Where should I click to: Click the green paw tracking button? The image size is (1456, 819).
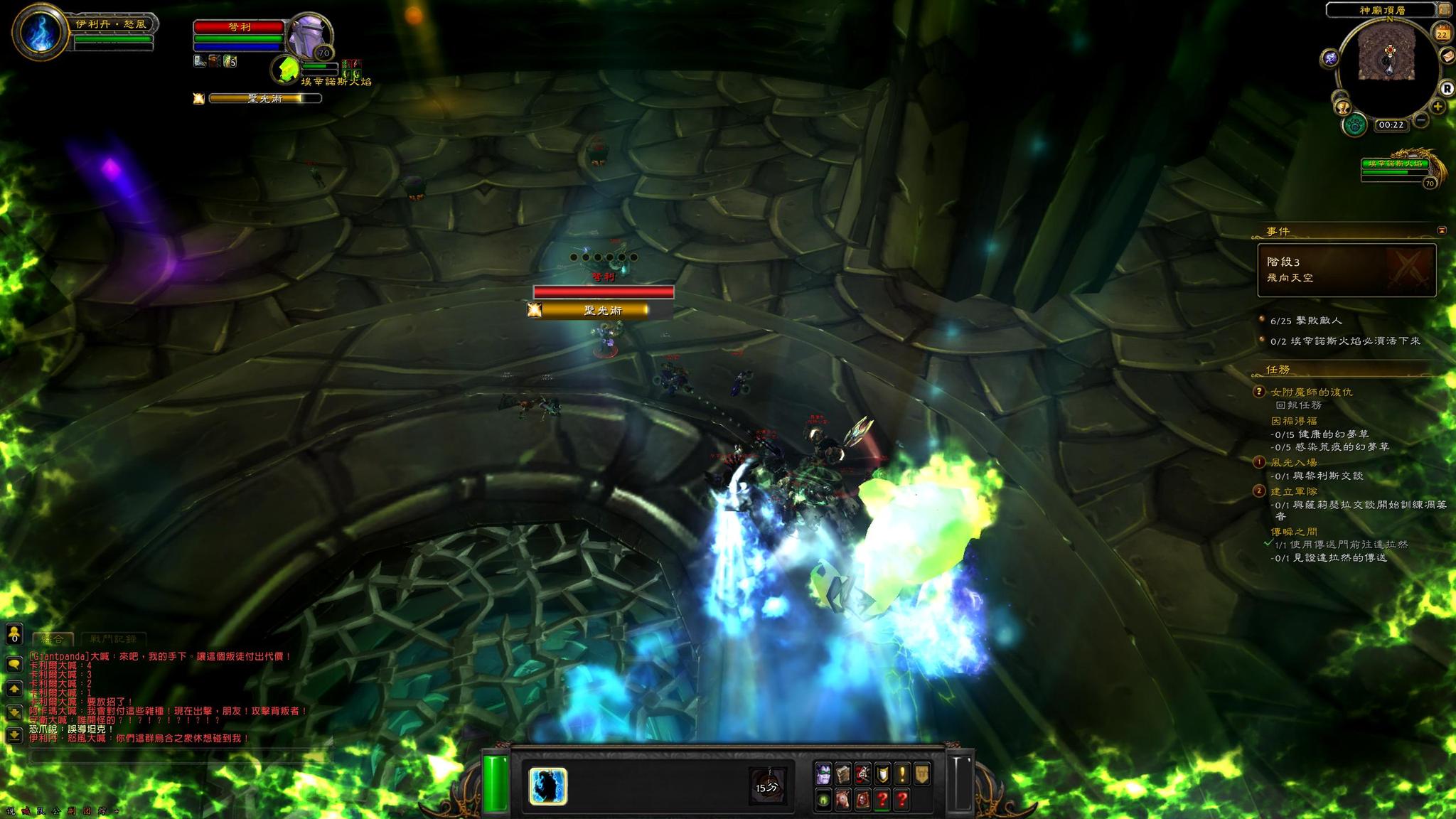[x=1356, y=125]
